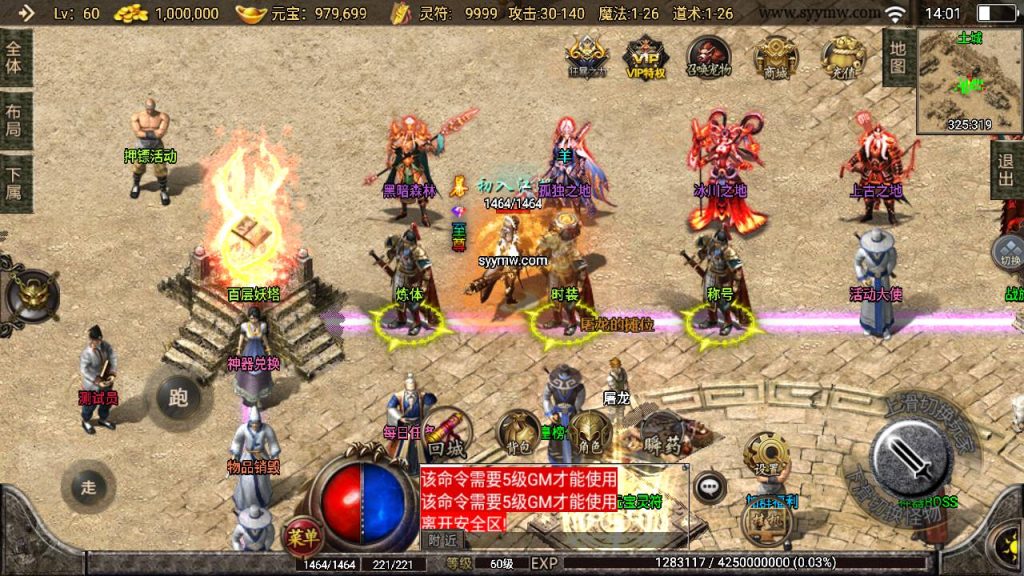The image size is (1024, 576).
Task: Toggle the 走 walk button
Action: (x=88, y=487)
